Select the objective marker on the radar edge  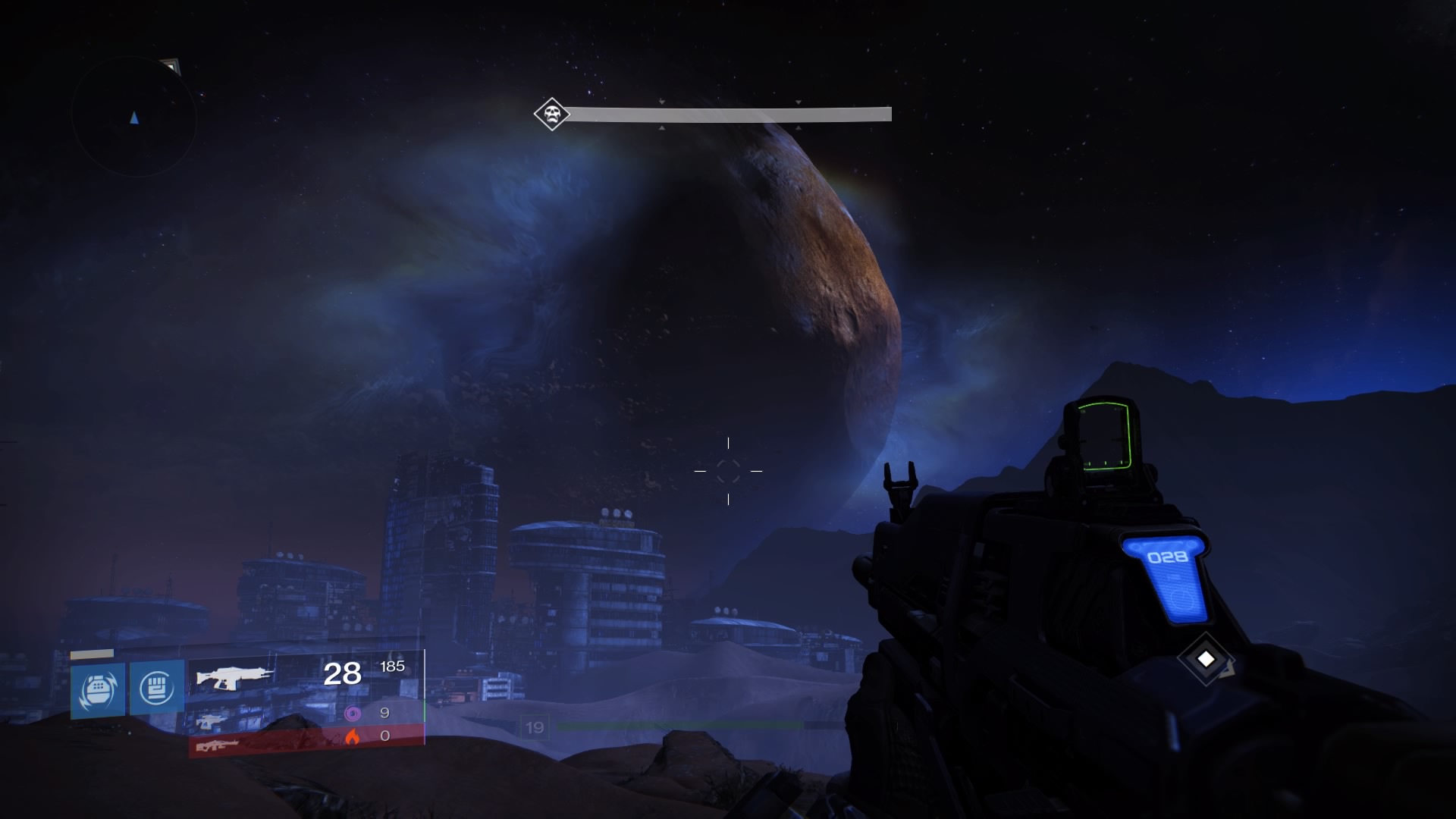pos(171,67)
